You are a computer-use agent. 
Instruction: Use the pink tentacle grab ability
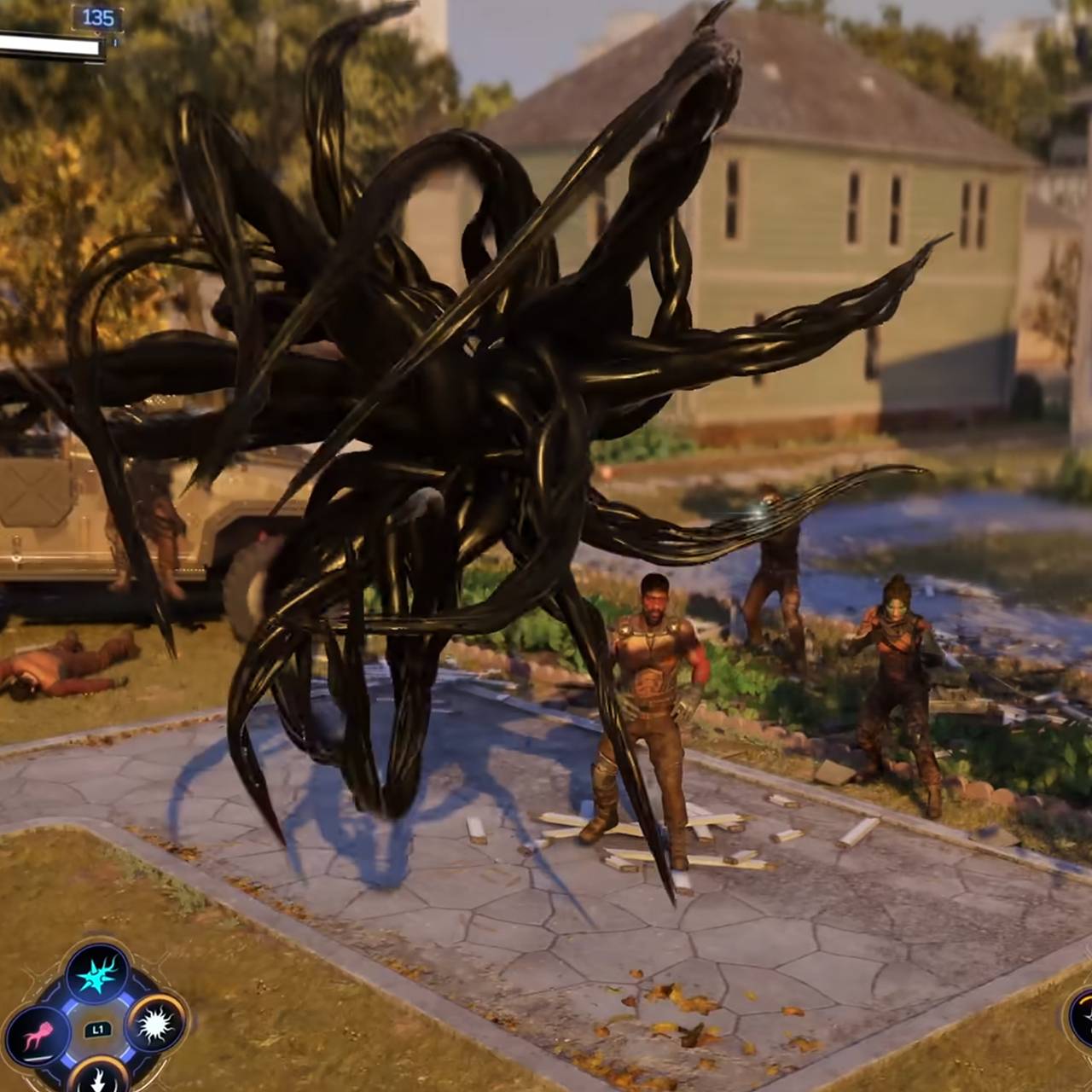(x=38, y=1035)
